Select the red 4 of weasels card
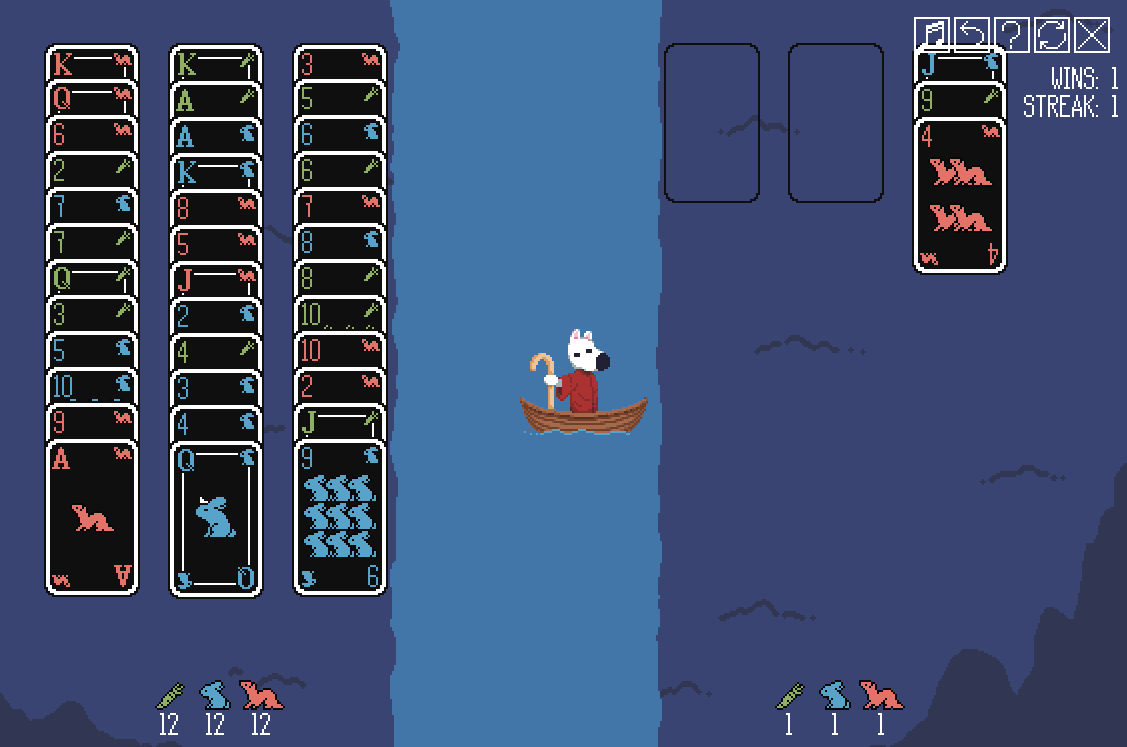 click(960, 195)
